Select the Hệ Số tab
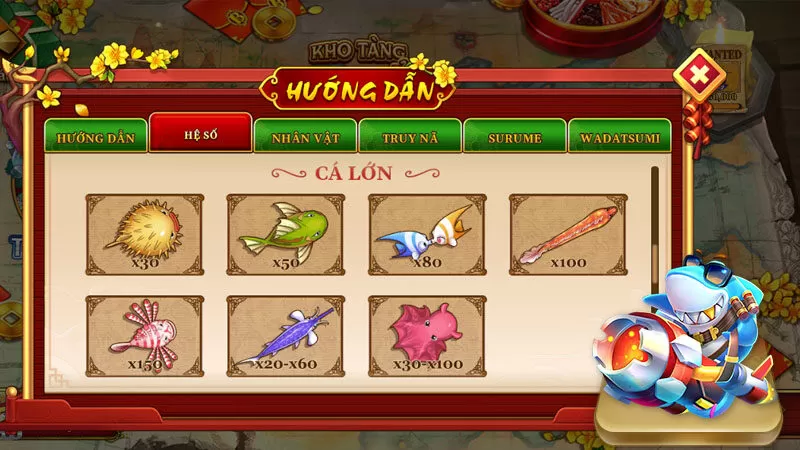800x450 pixels. (x=200, y=135)
